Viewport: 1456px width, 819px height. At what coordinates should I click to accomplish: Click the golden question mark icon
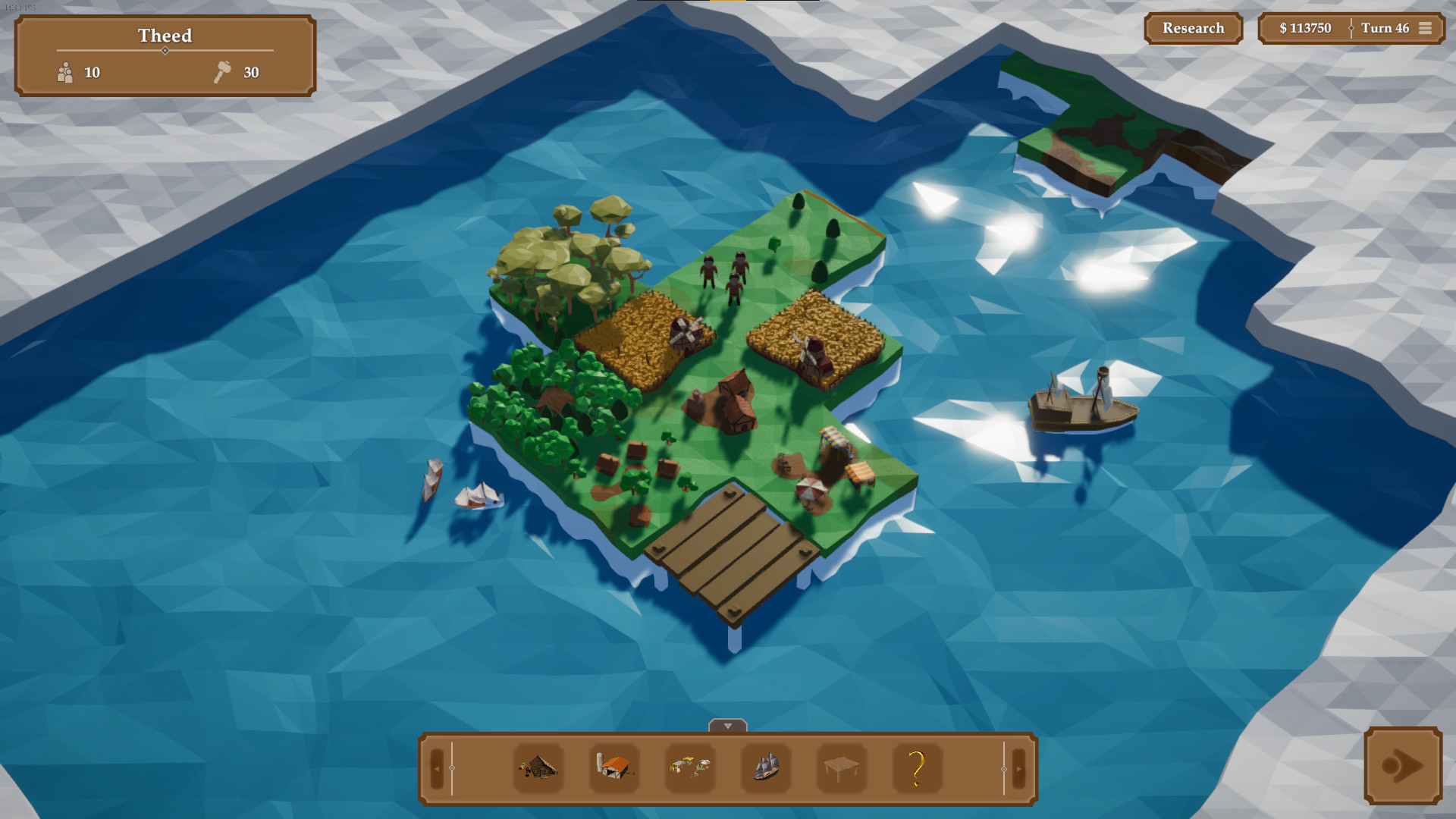[918, 770]
